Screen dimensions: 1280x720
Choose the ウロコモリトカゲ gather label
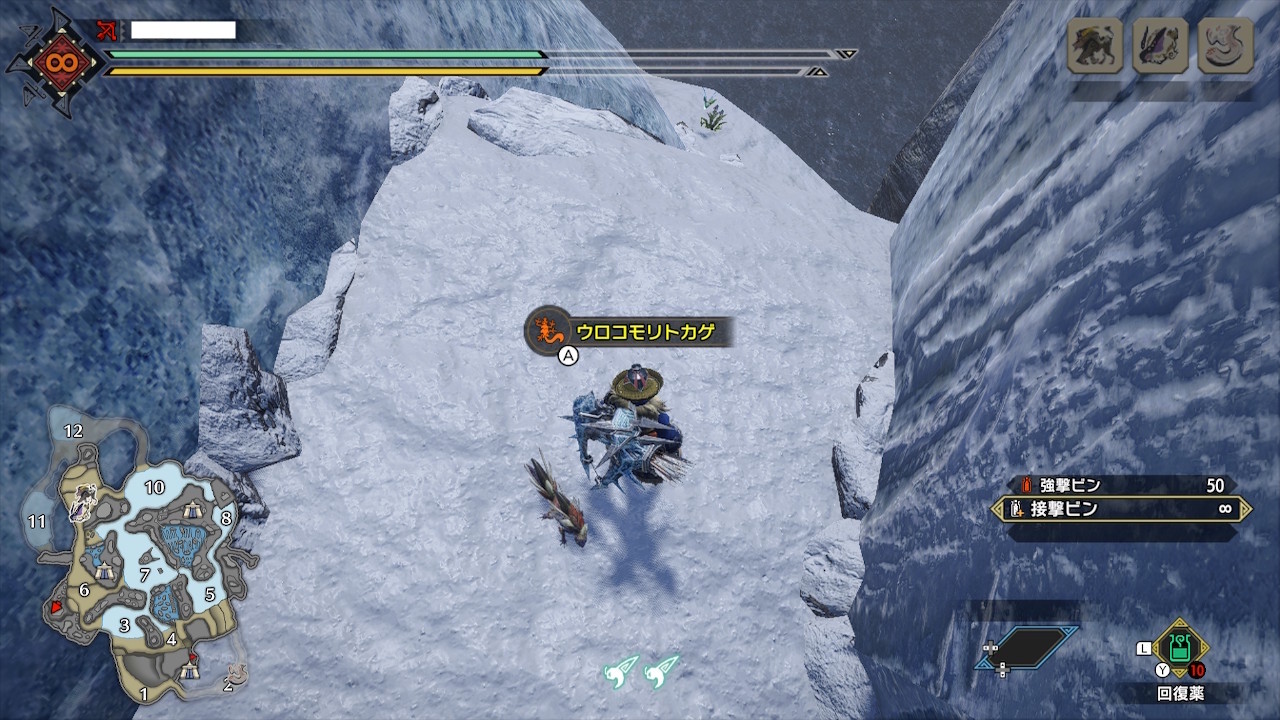[630, 332]
